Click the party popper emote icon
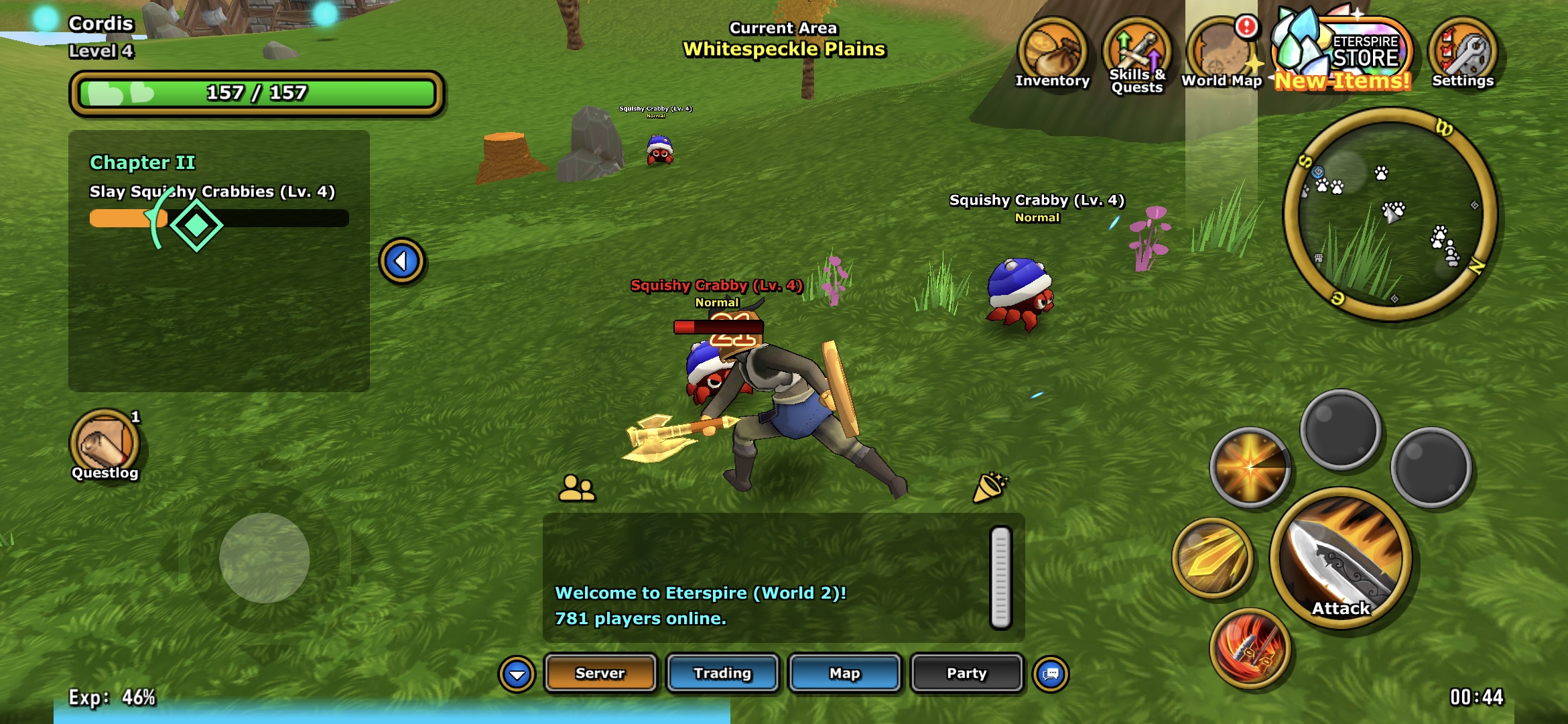 click(x=990, y=487)
